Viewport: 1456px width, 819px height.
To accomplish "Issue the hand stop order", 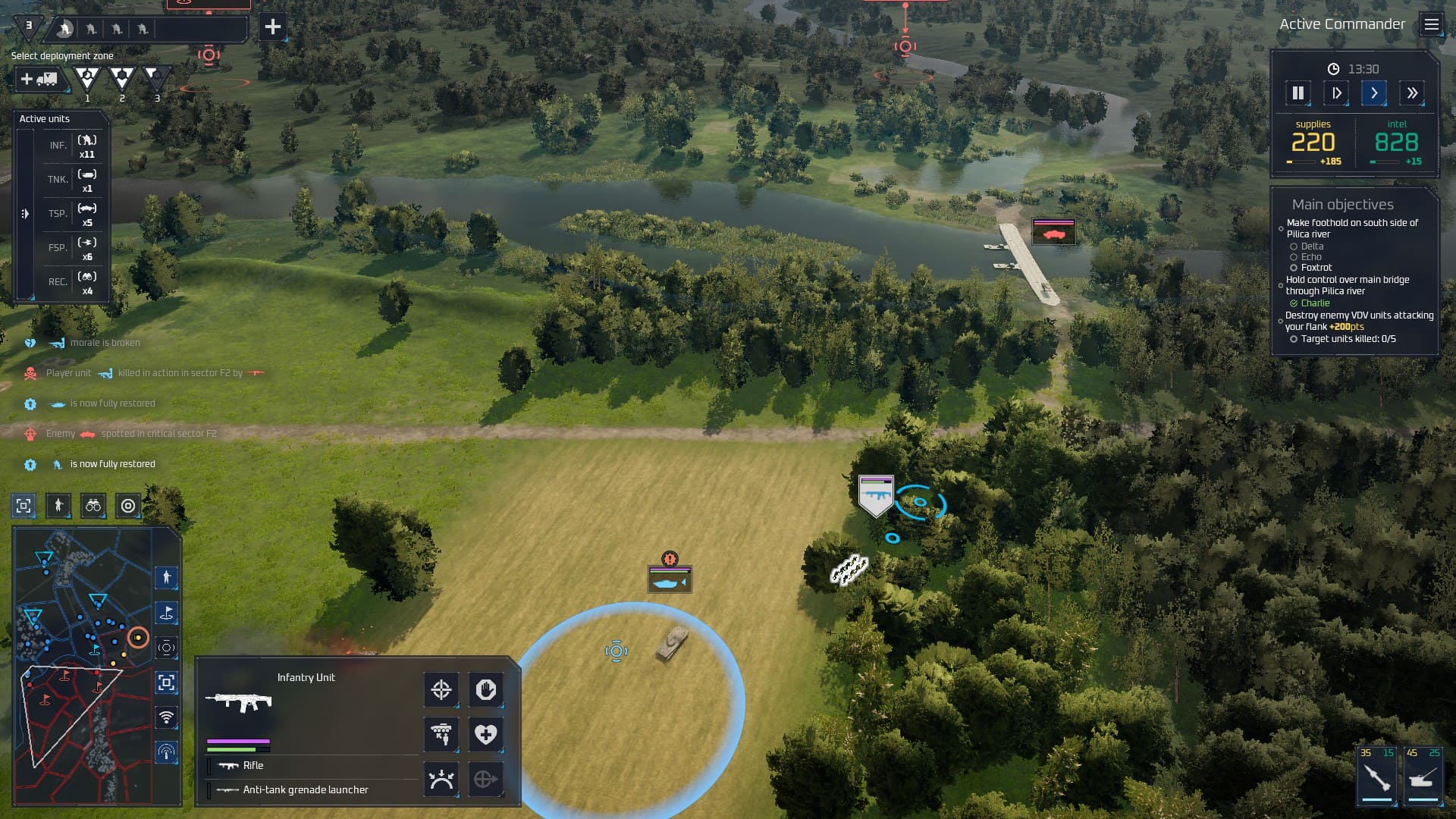I will [486, 690].
